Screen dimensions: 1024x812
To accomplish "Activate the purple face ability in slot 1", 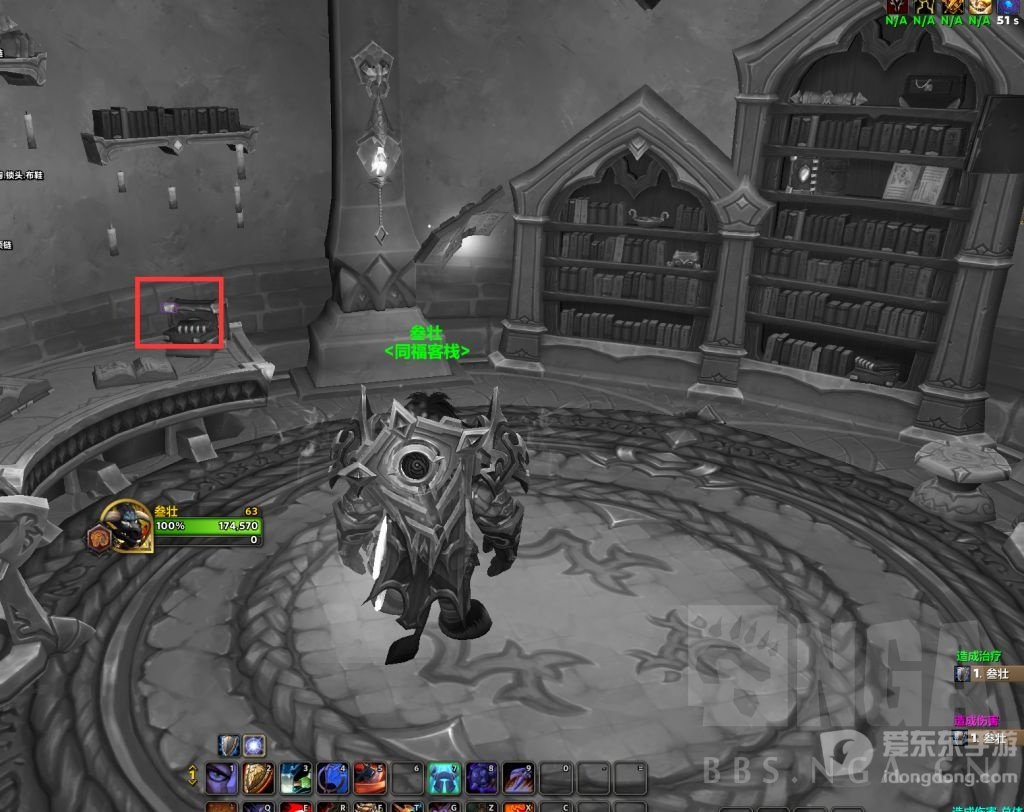I will tap(221, 777).
